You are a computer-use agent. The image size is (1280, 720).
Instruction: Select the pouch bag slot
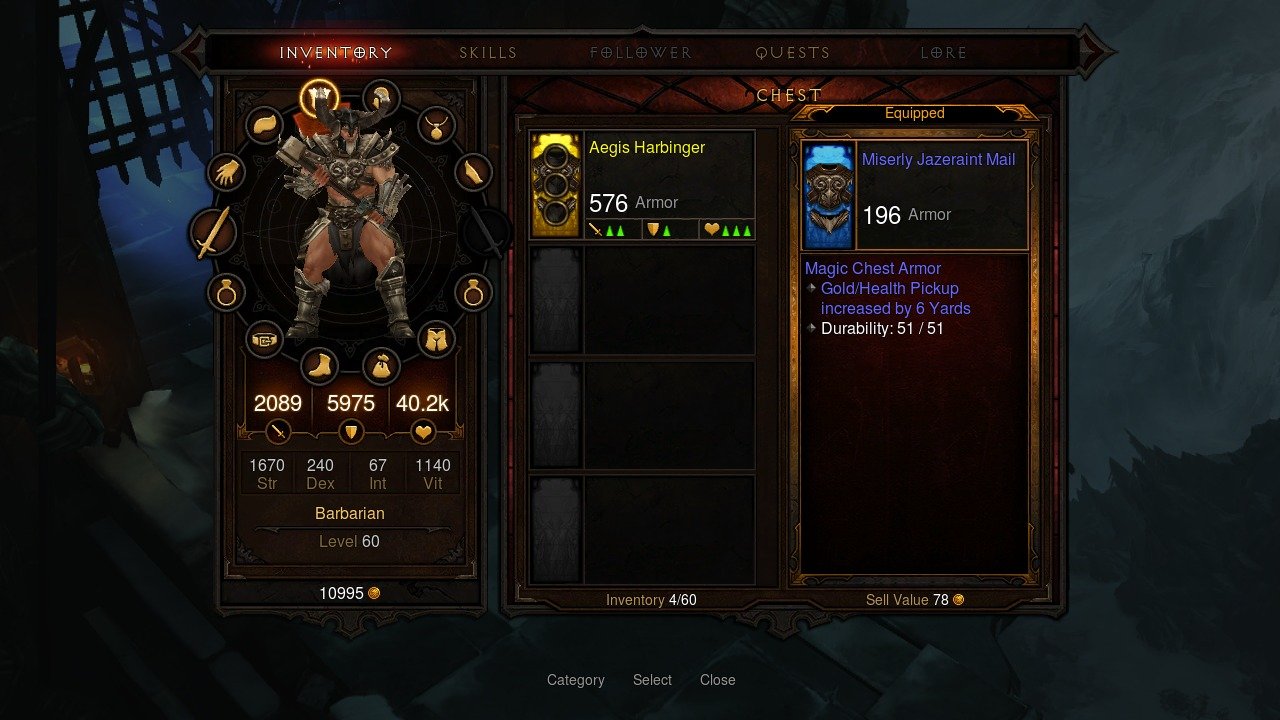pyautogui.click(x=381, y=366)
